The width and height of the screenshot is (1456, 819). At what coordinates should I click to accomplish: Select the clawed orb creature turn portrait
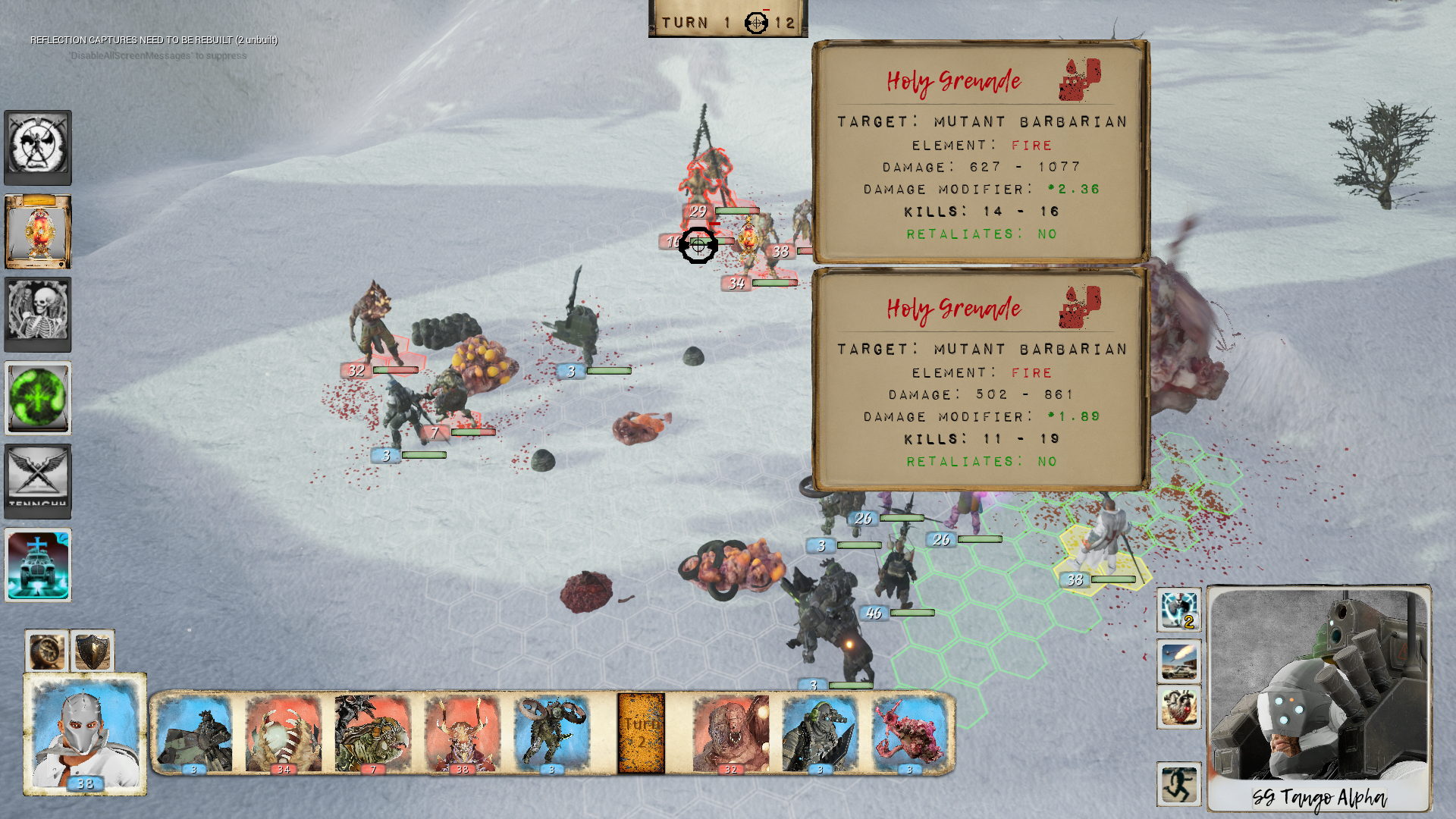tap(284, 733)
